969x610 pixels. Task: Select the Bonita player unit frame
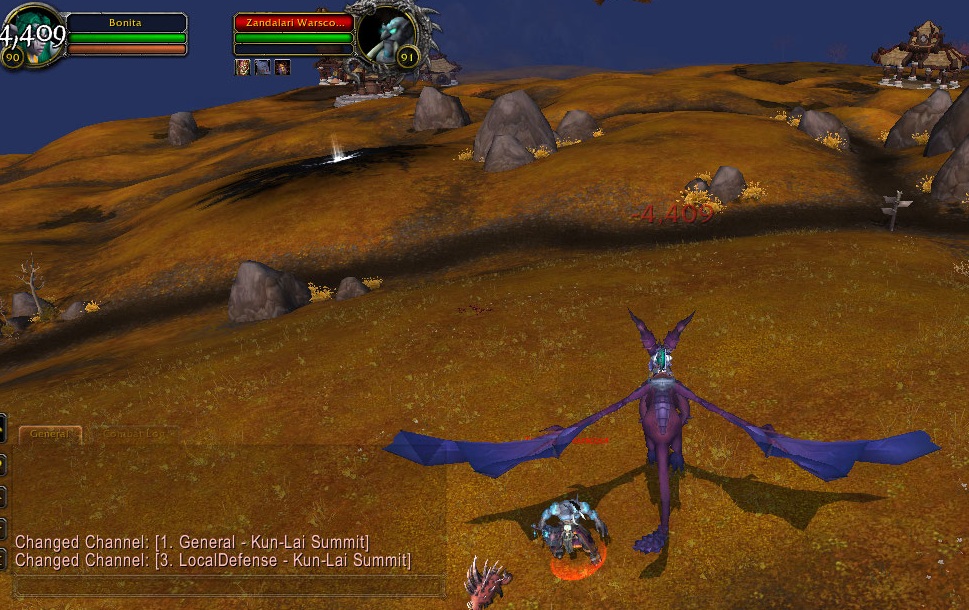127,23
